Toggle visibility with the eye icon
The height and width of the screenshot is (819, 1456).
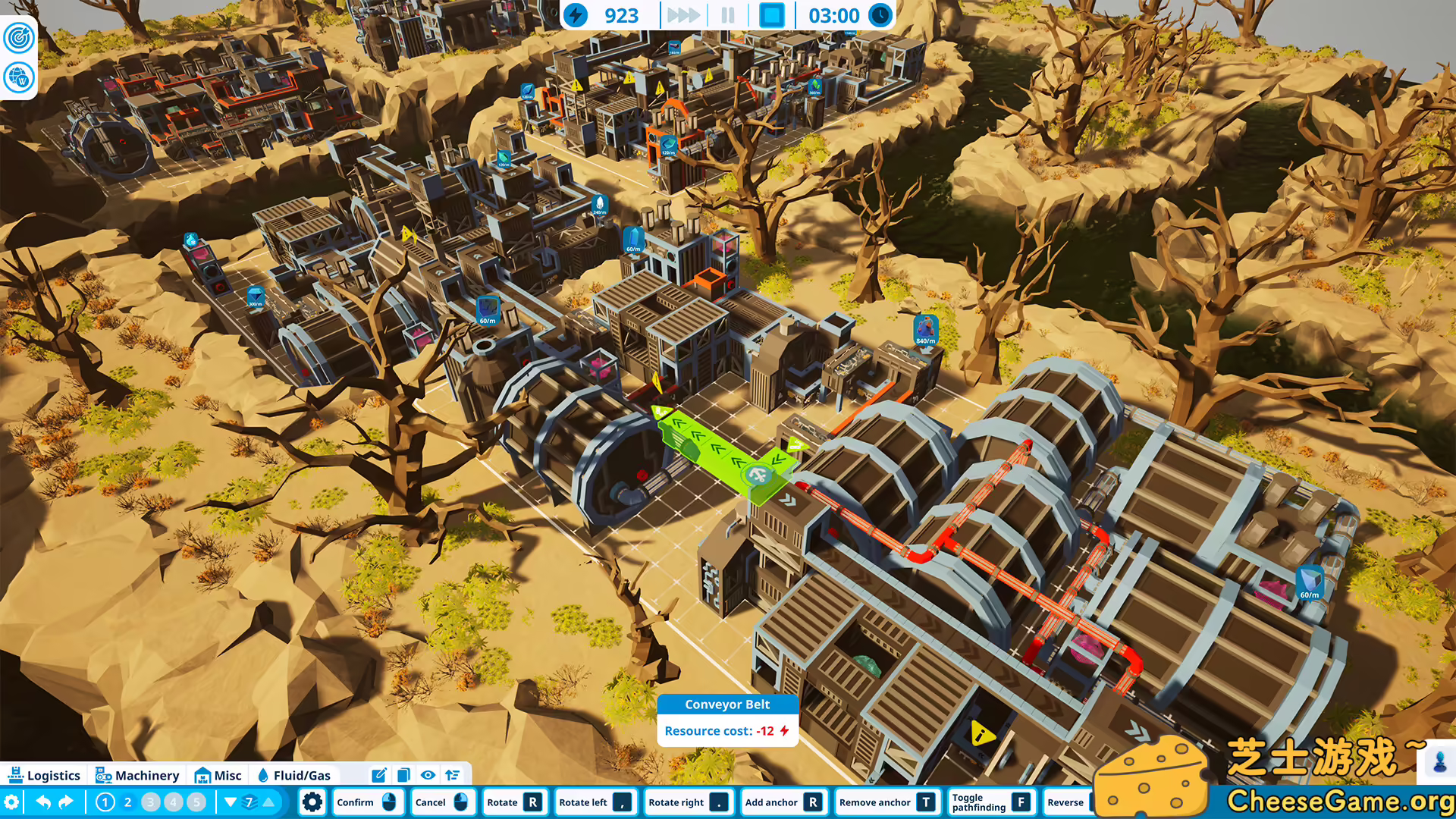(428, 775)
